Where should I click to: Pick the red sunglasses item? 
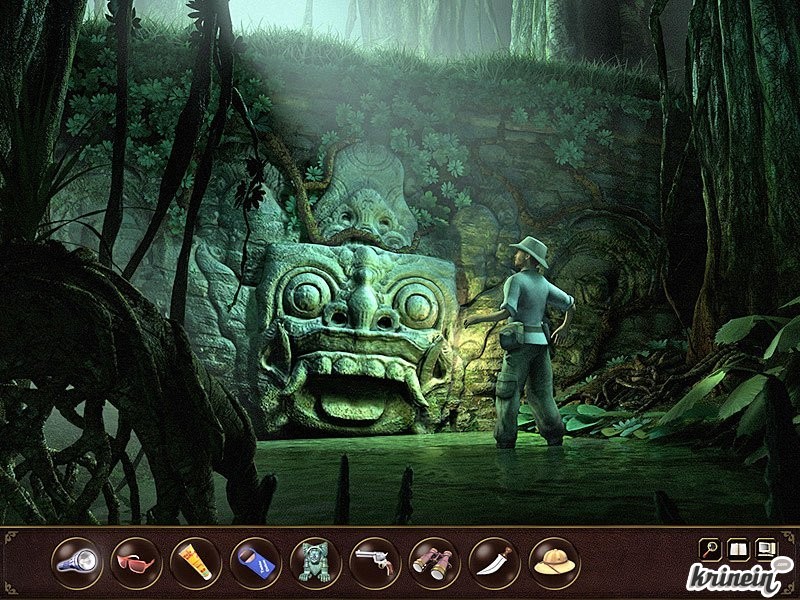coord(136,561)
